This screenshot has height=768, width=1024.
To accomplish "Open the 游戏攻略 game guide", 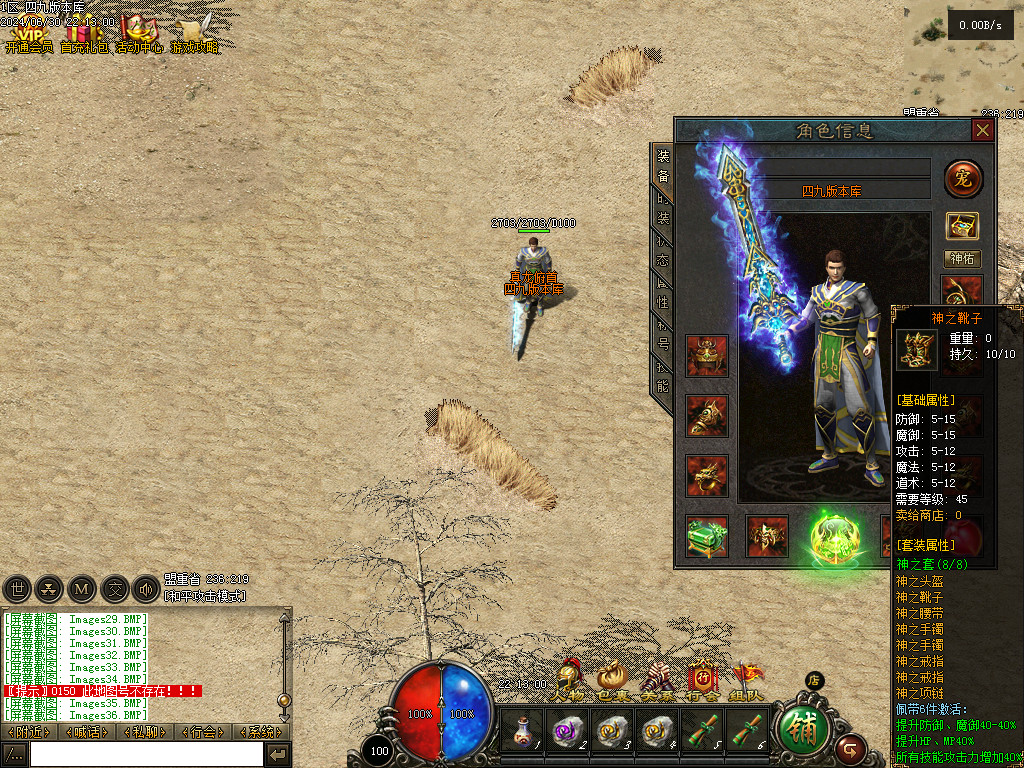I will click(x=195, y=37).
